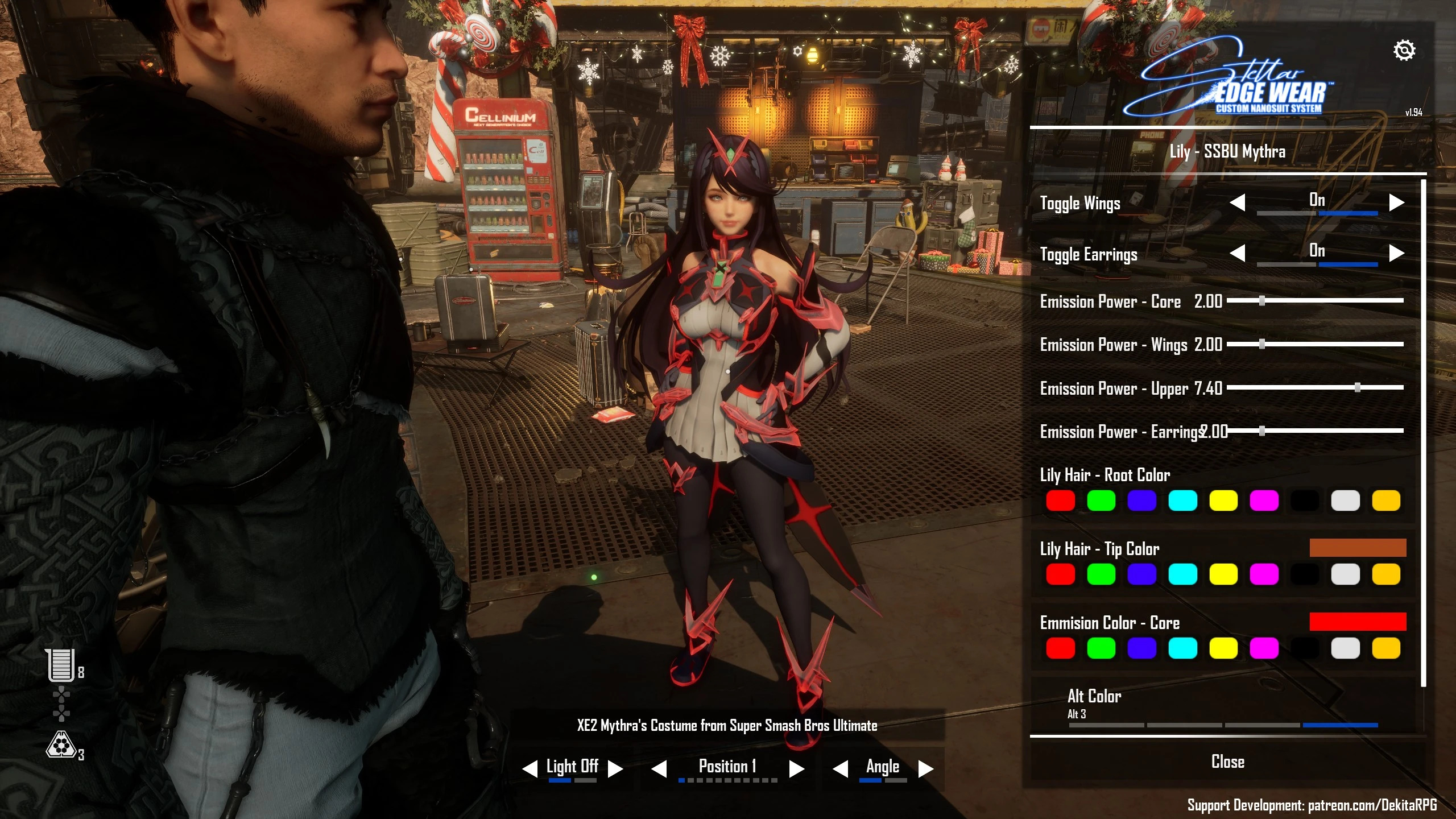Click left arrow for Toggle Wings

pos(1238,202)
